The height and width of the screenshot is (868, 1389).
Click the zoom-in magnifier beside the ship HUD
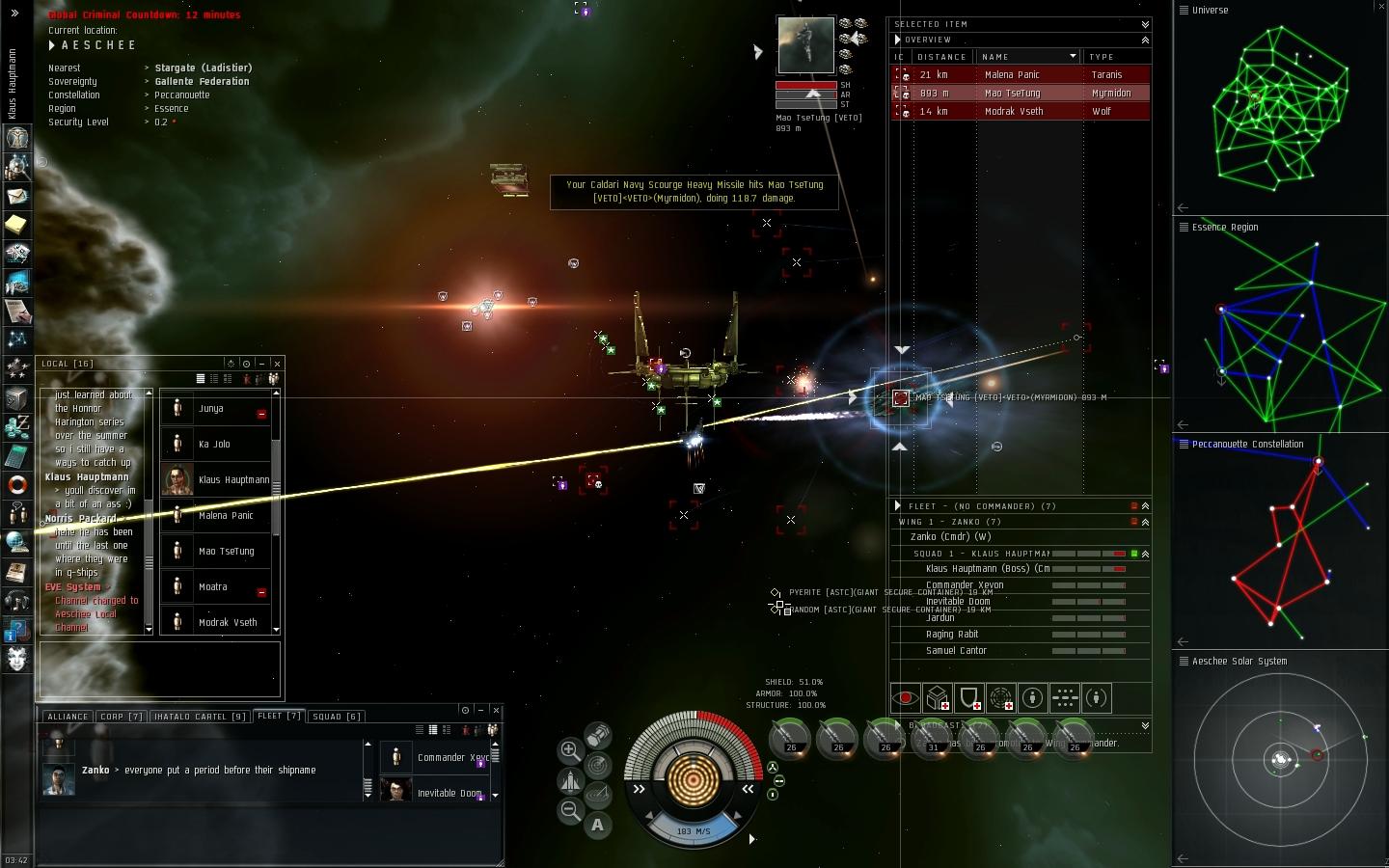click(x=570, y=750)
